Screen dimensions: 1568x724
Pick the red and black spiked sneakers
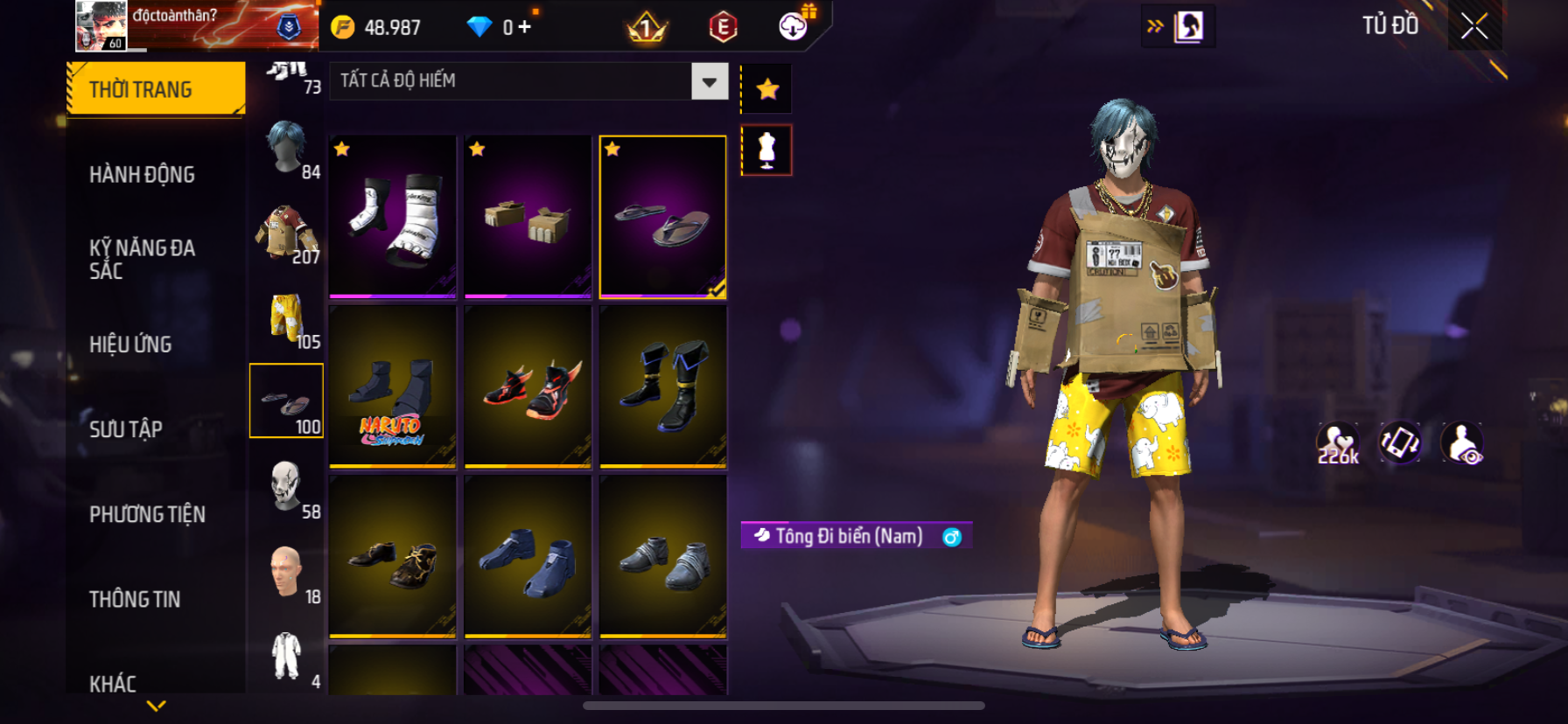pos(528,386)
